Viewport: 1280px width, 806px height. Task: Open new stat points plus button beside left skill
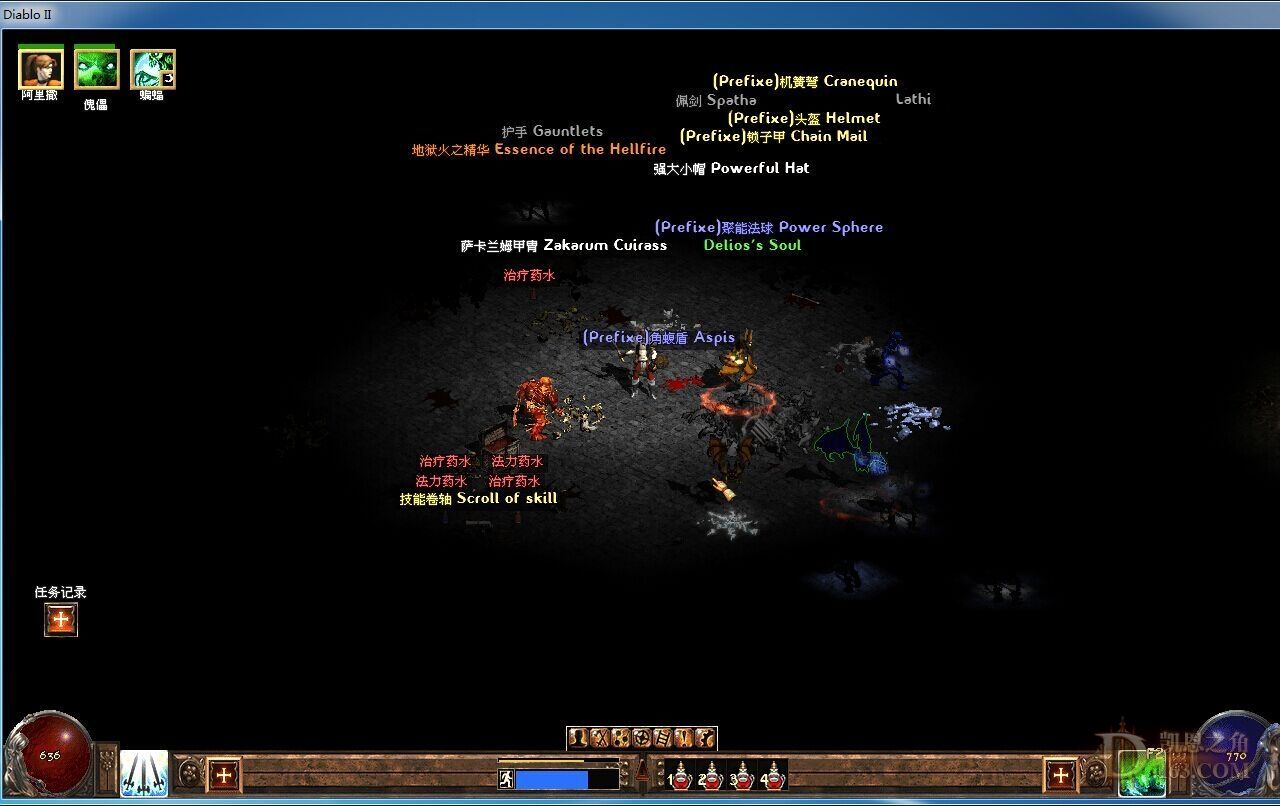(x=224, y=774)
